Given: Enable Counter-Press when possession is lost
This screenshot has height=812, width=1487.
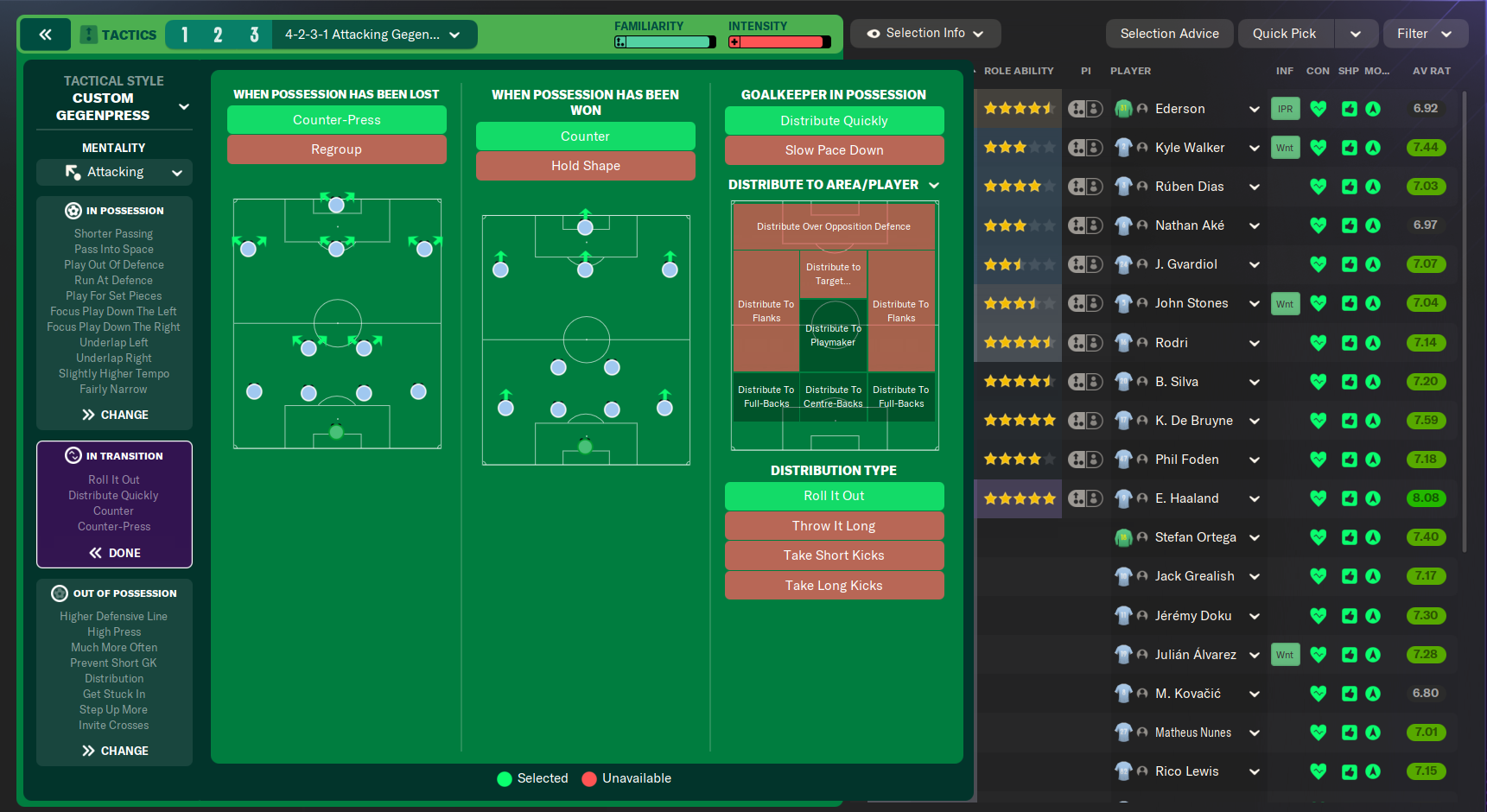Looking at the screenshot, I should click(336, 119).
